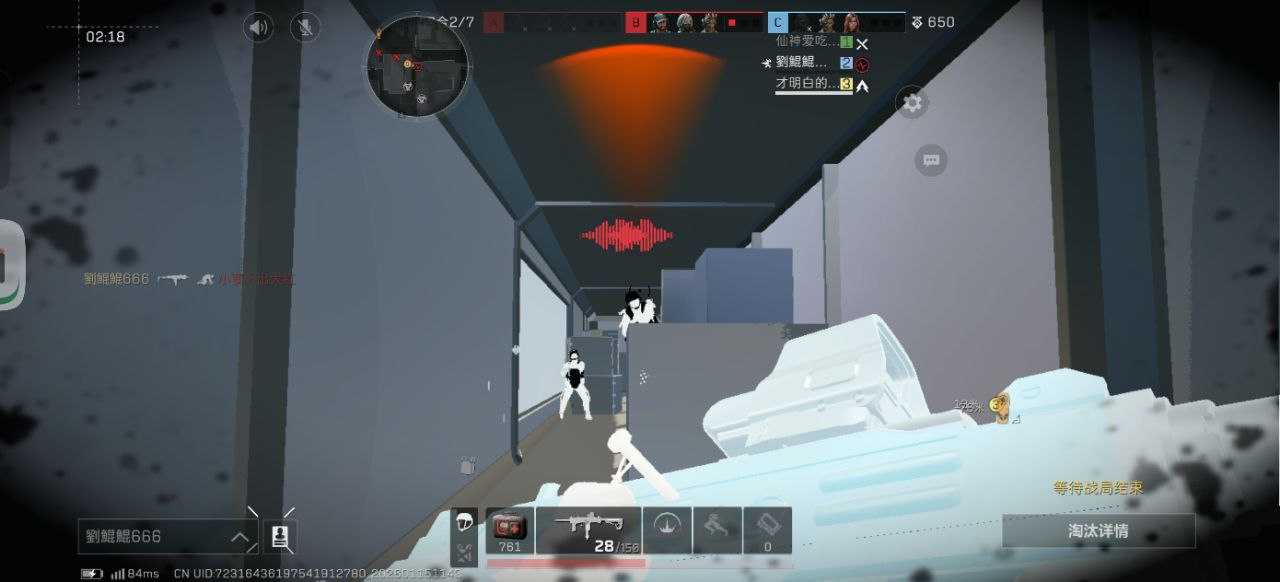
Task: Activate the crown dial ability slot
Action: click(667, 530)
